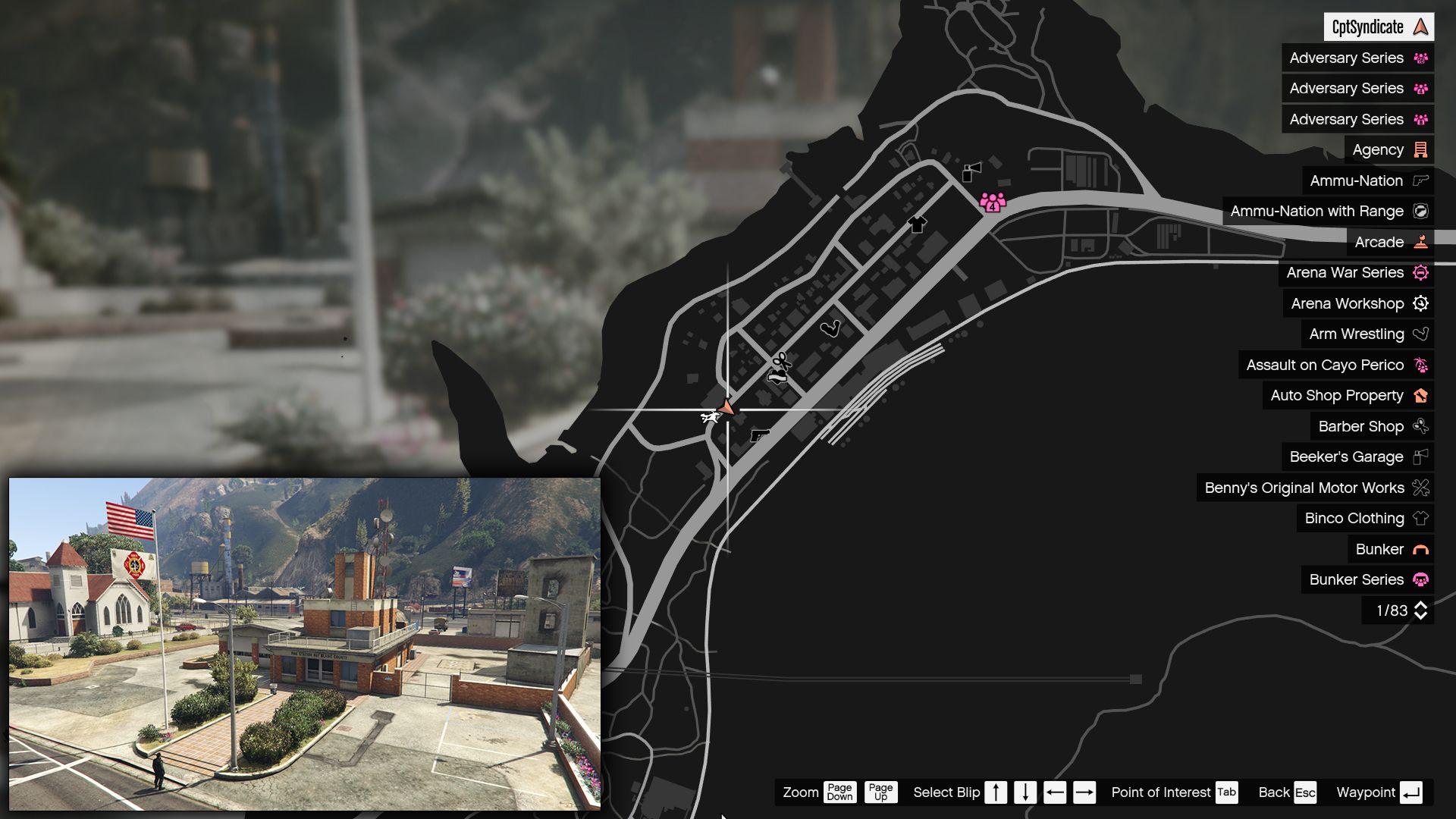
Task: Click the Arena Workshop gear icon
Action: 1421,303
